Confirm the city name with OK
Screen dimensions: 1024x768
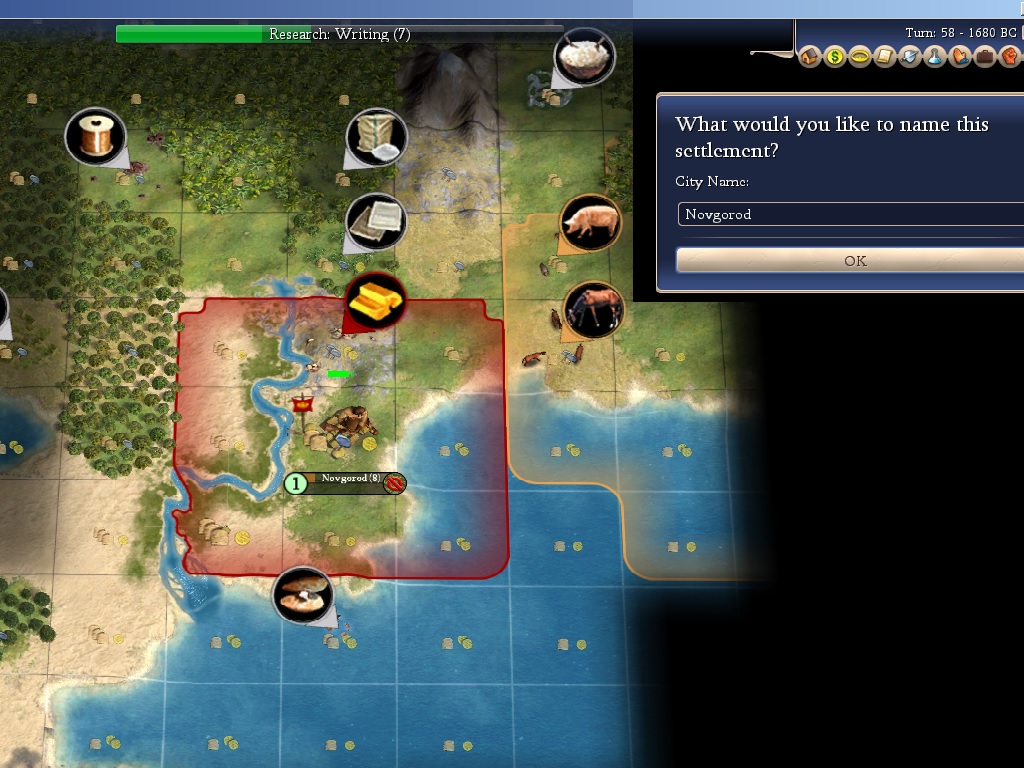854,260
